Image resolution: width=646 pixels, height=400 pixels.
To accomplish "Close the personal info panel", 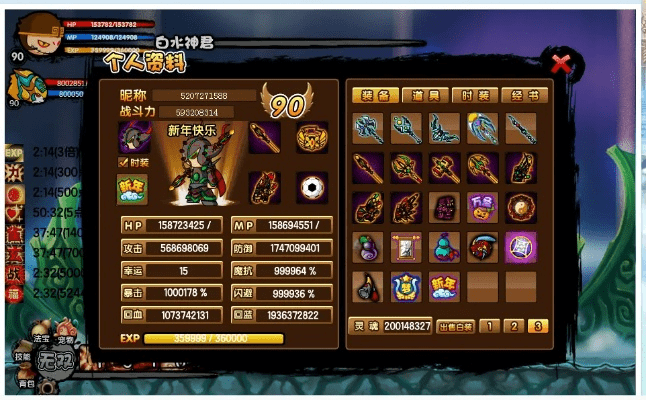I will [562, 66].
